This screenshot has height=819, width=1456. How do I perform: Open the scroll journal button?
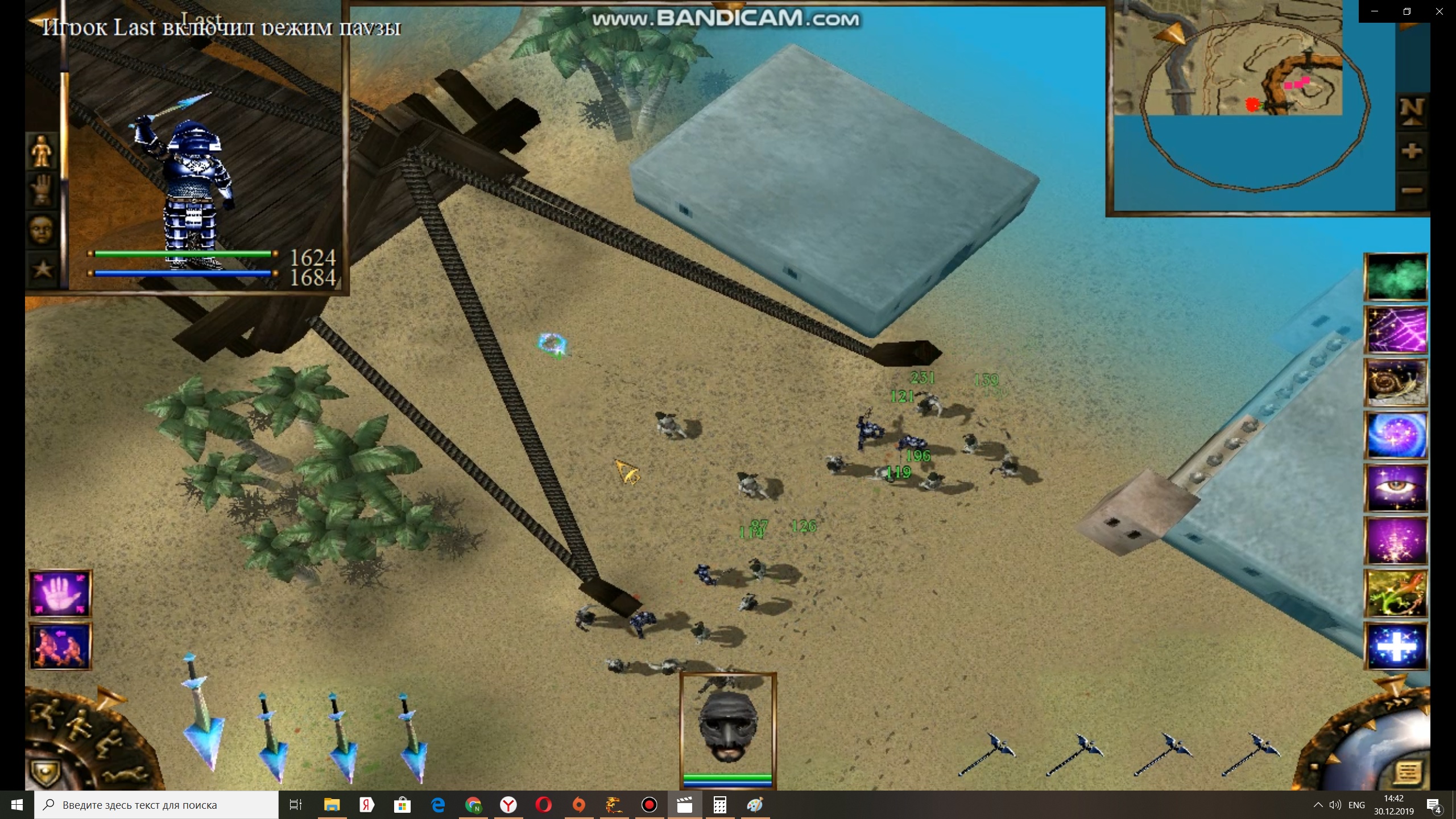1408,773
